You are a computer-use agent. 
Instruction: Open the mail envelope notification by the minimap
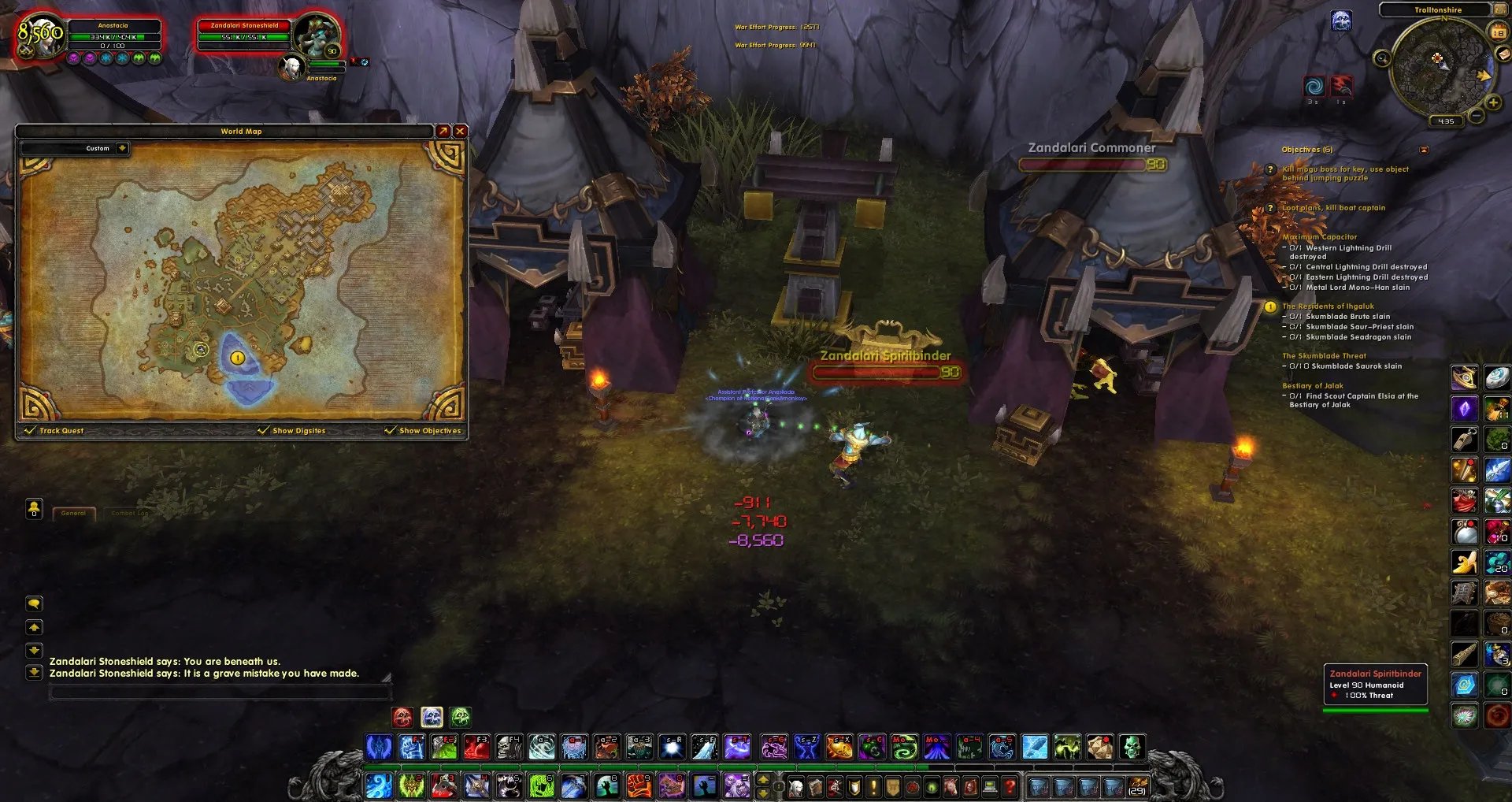pos(1503,54)
